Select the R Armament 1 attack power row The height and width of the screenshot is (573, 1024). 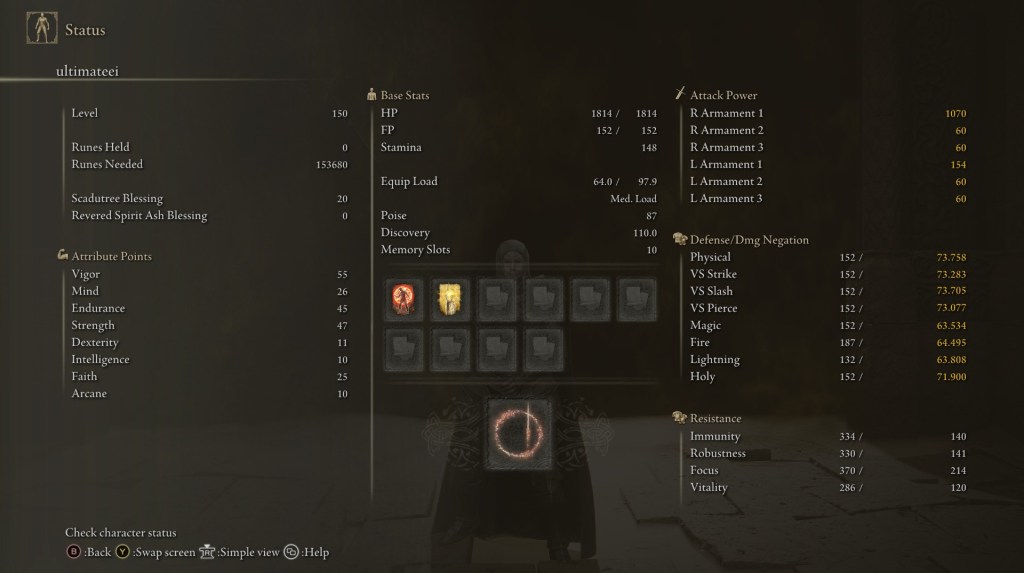(828, 113)
